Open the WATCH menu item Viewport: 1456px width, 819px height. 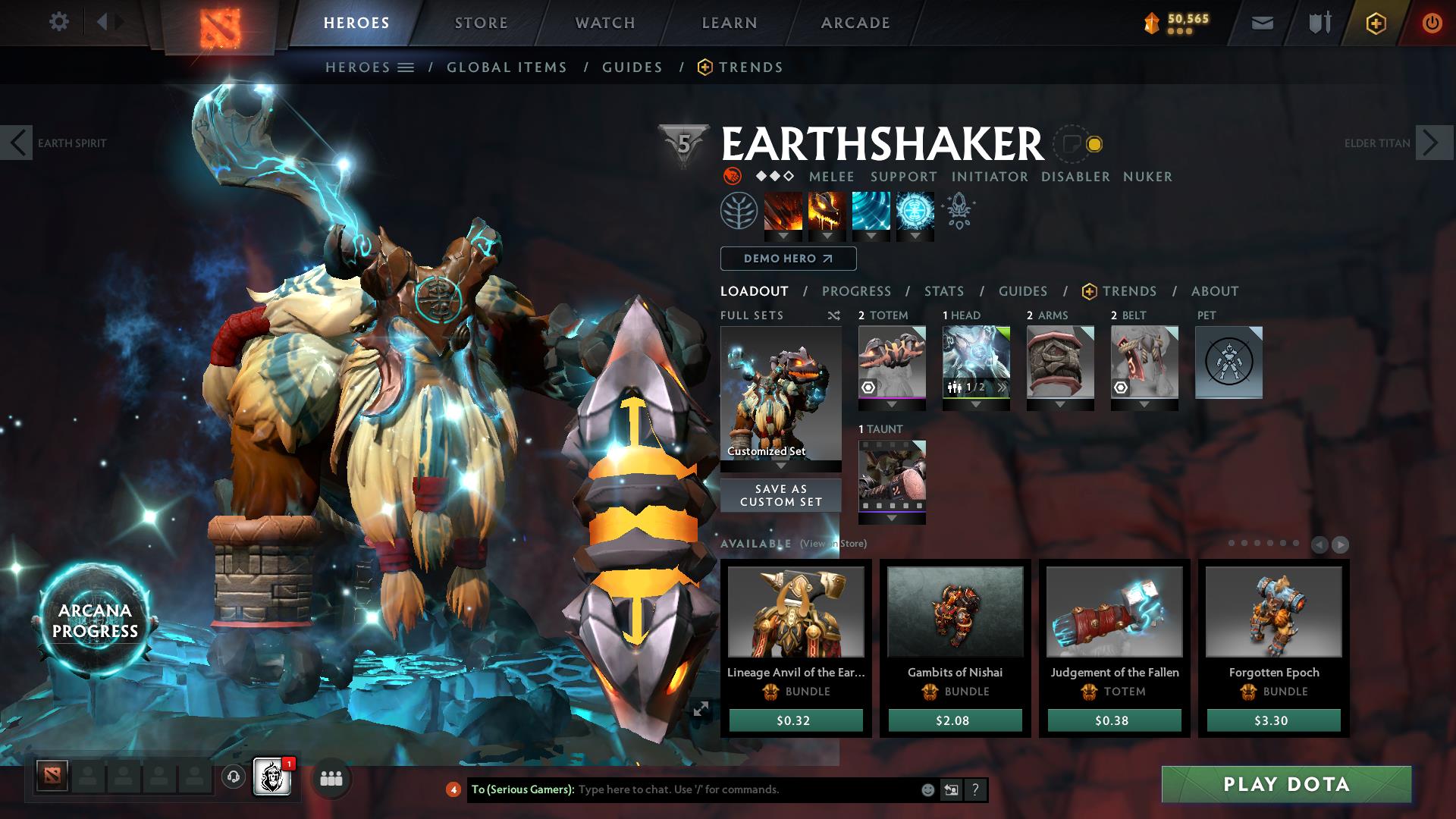(603, 23)
